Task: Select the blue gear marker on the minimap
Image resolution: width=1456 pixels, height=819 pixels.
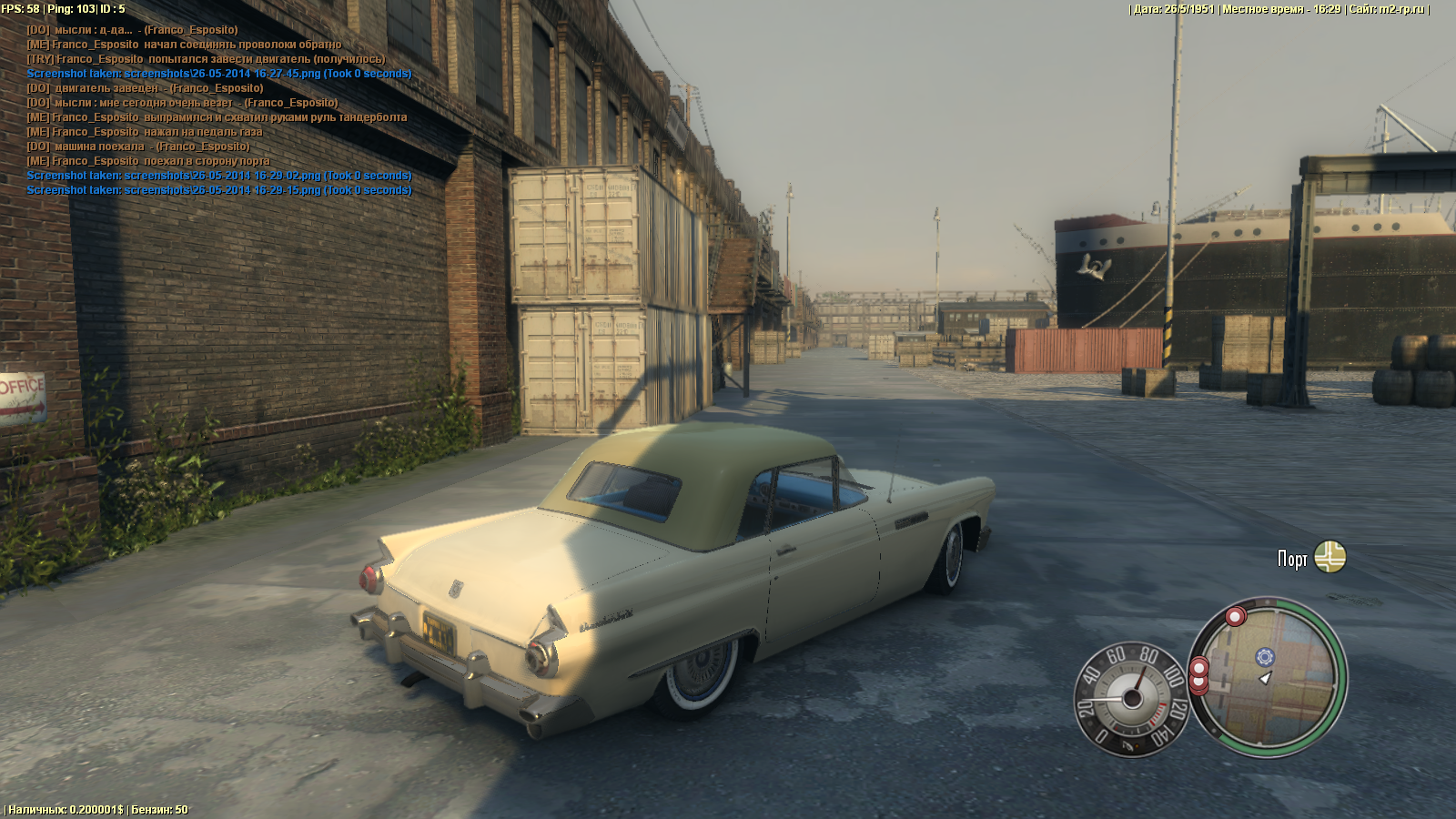Action: (x=1265, y=657)
